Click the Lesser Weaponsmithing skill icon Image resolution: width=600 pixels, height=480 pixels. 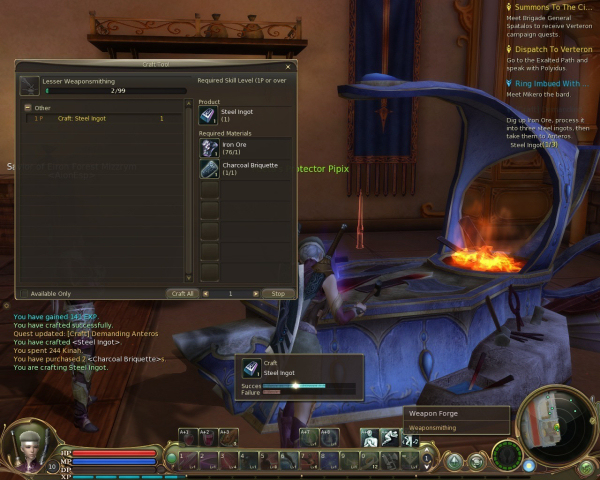[x=29, y=87]
